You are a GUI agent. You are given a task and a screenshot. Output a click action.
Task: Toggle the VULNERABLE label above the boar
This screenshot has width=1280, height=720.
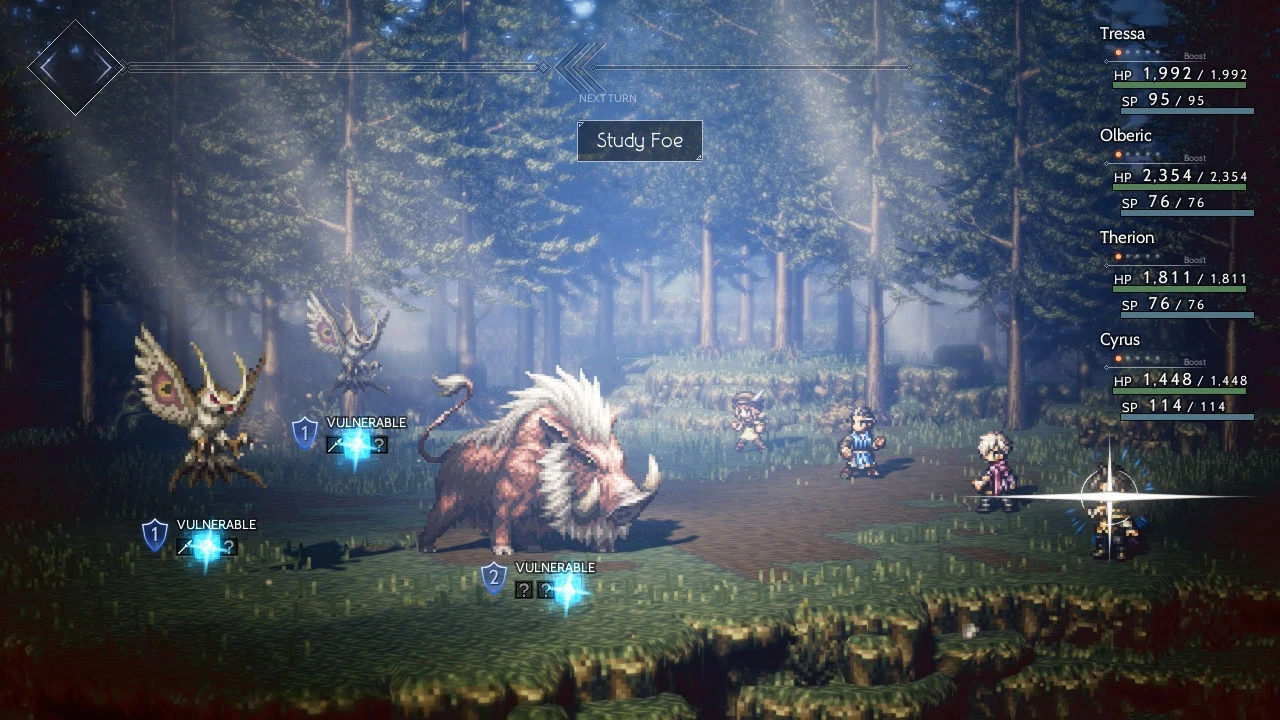554,566
